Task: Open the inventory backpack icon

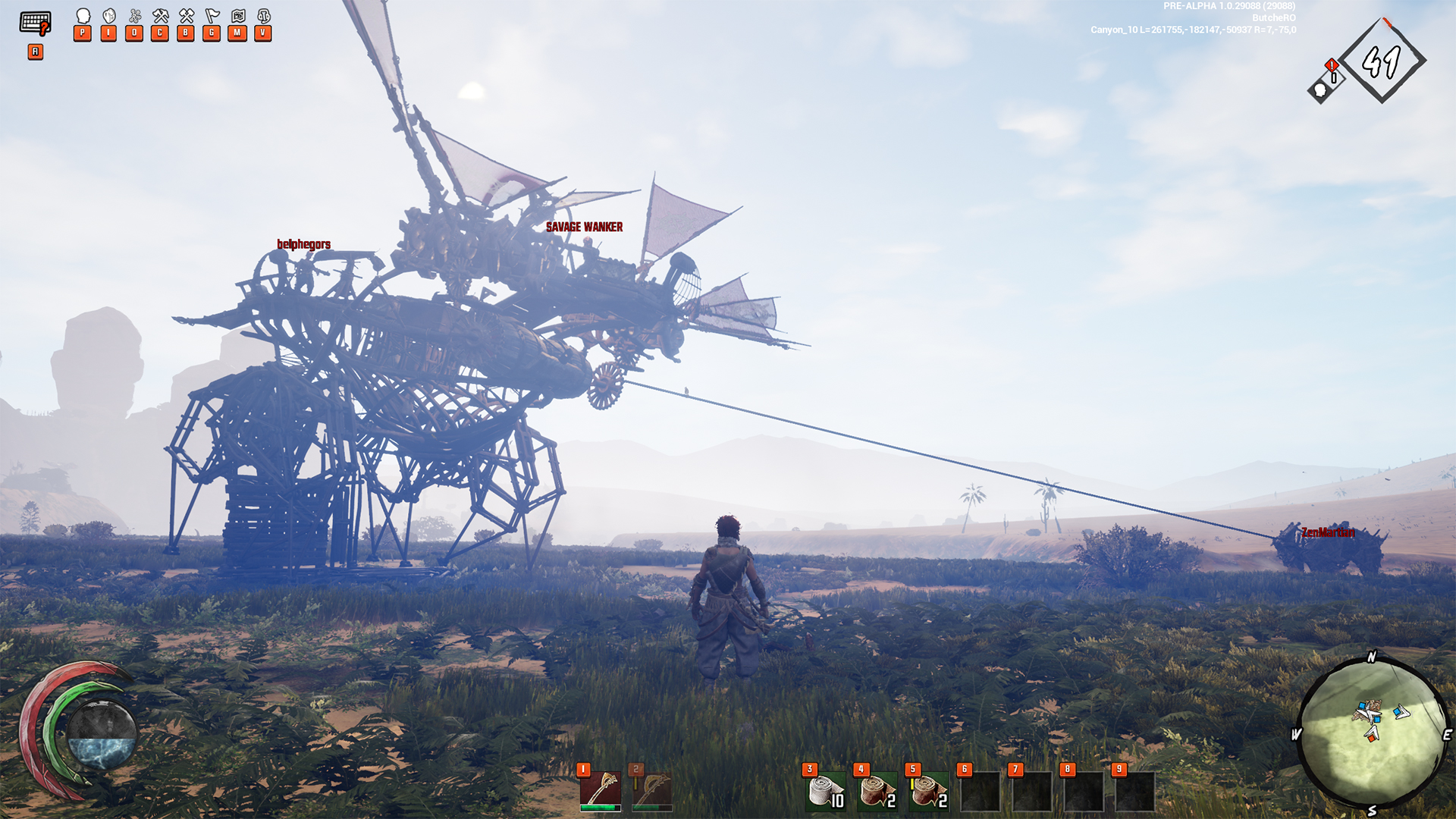Action: (x=109, y=16)
